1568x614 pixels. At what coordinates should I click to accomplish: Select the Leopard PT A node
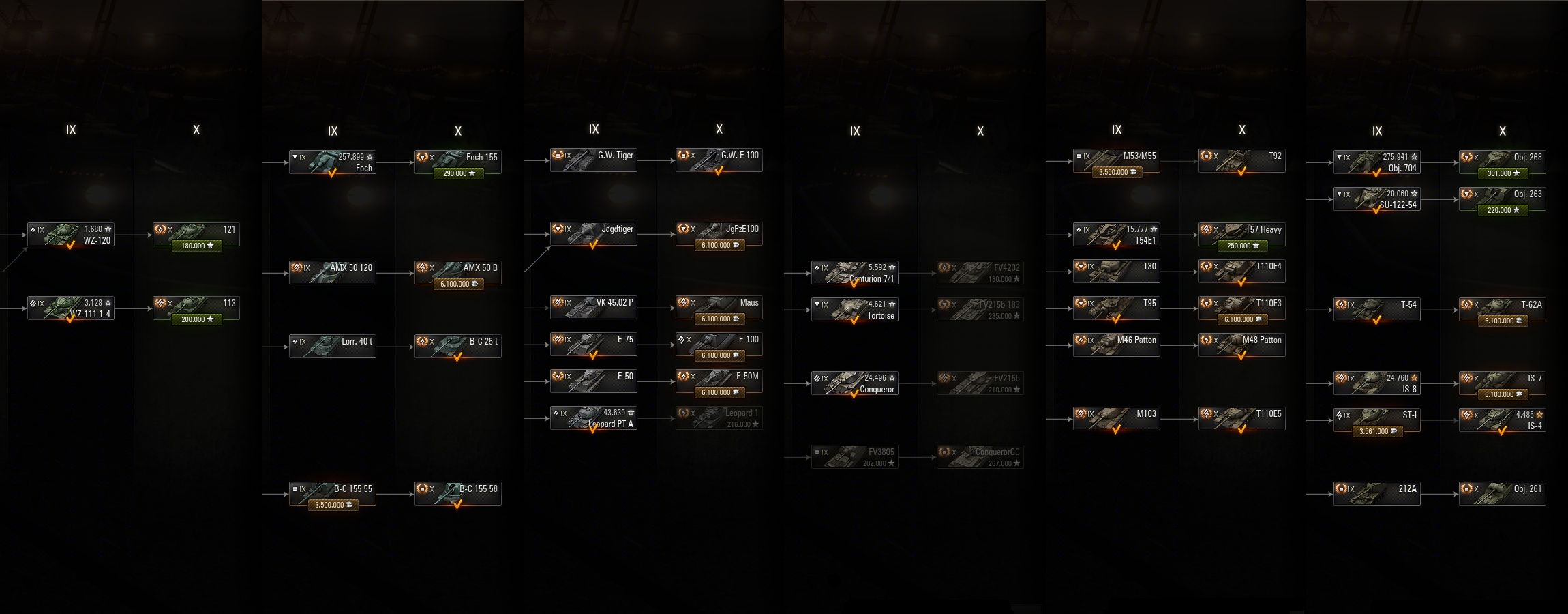[x=594, y=418]
